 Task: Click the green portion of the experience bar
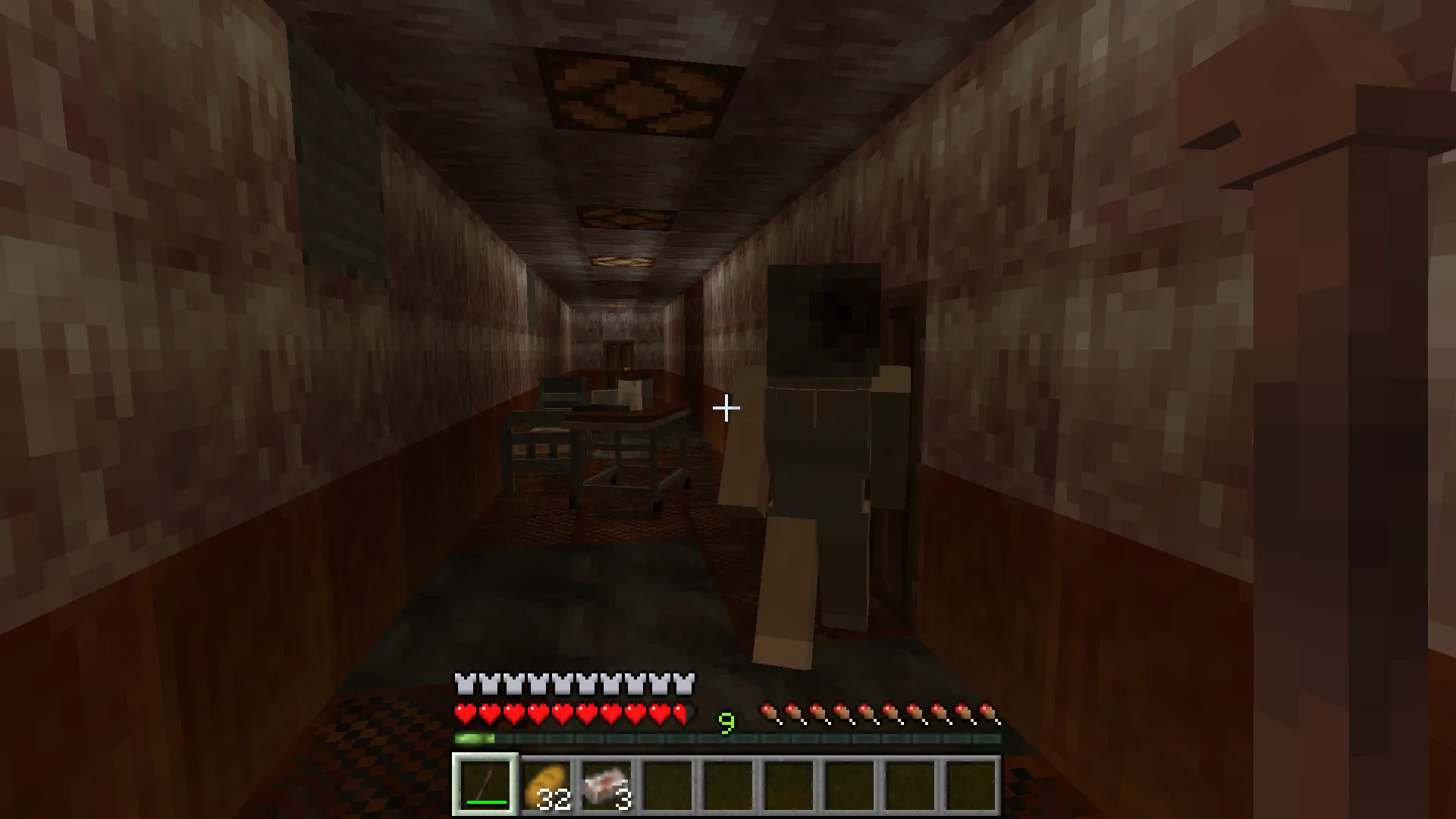point(474,736)
